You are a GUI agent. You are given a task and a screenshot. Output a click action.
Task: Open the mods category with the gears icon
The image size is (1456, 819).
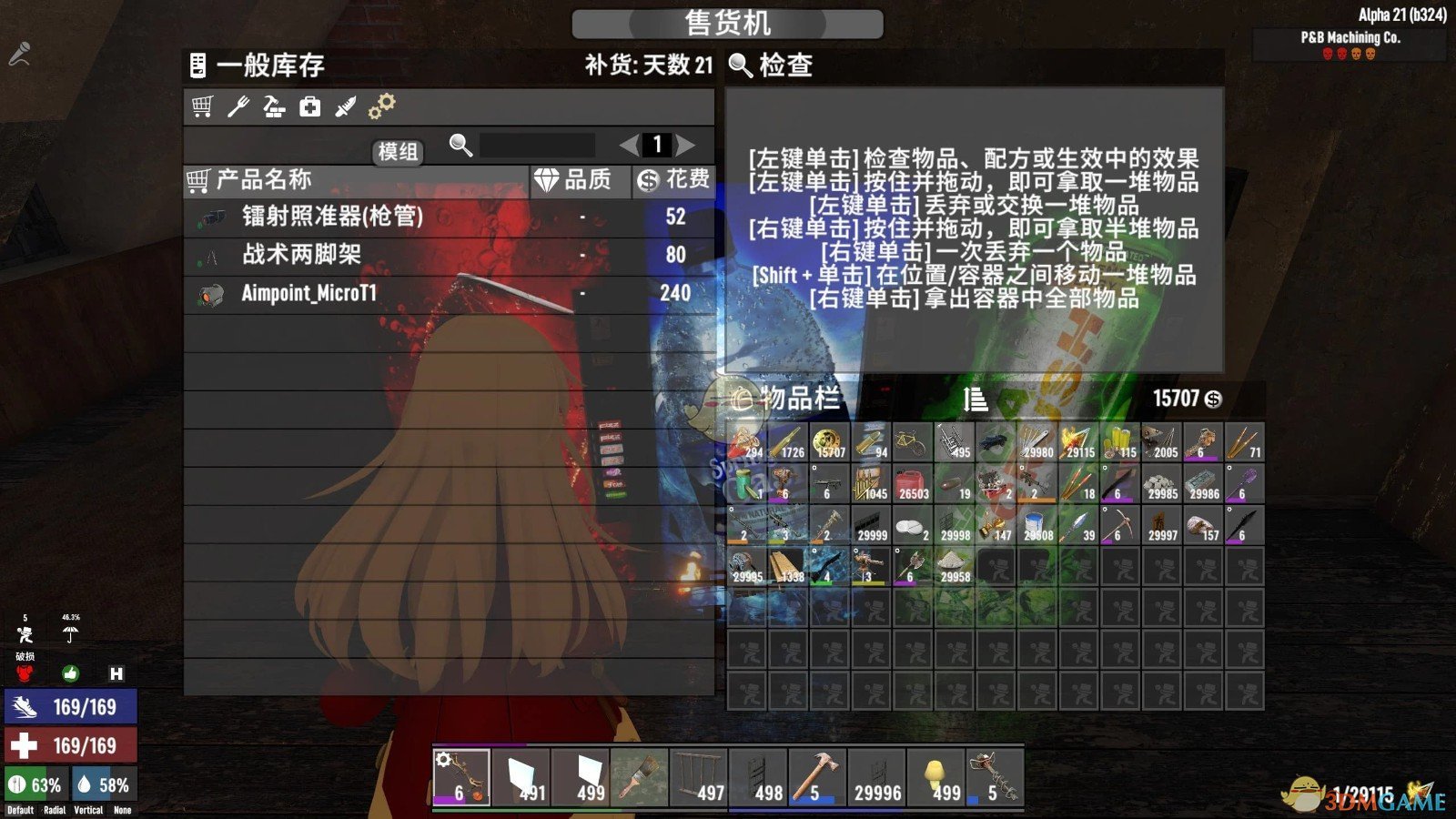click(x=382, y=106)
